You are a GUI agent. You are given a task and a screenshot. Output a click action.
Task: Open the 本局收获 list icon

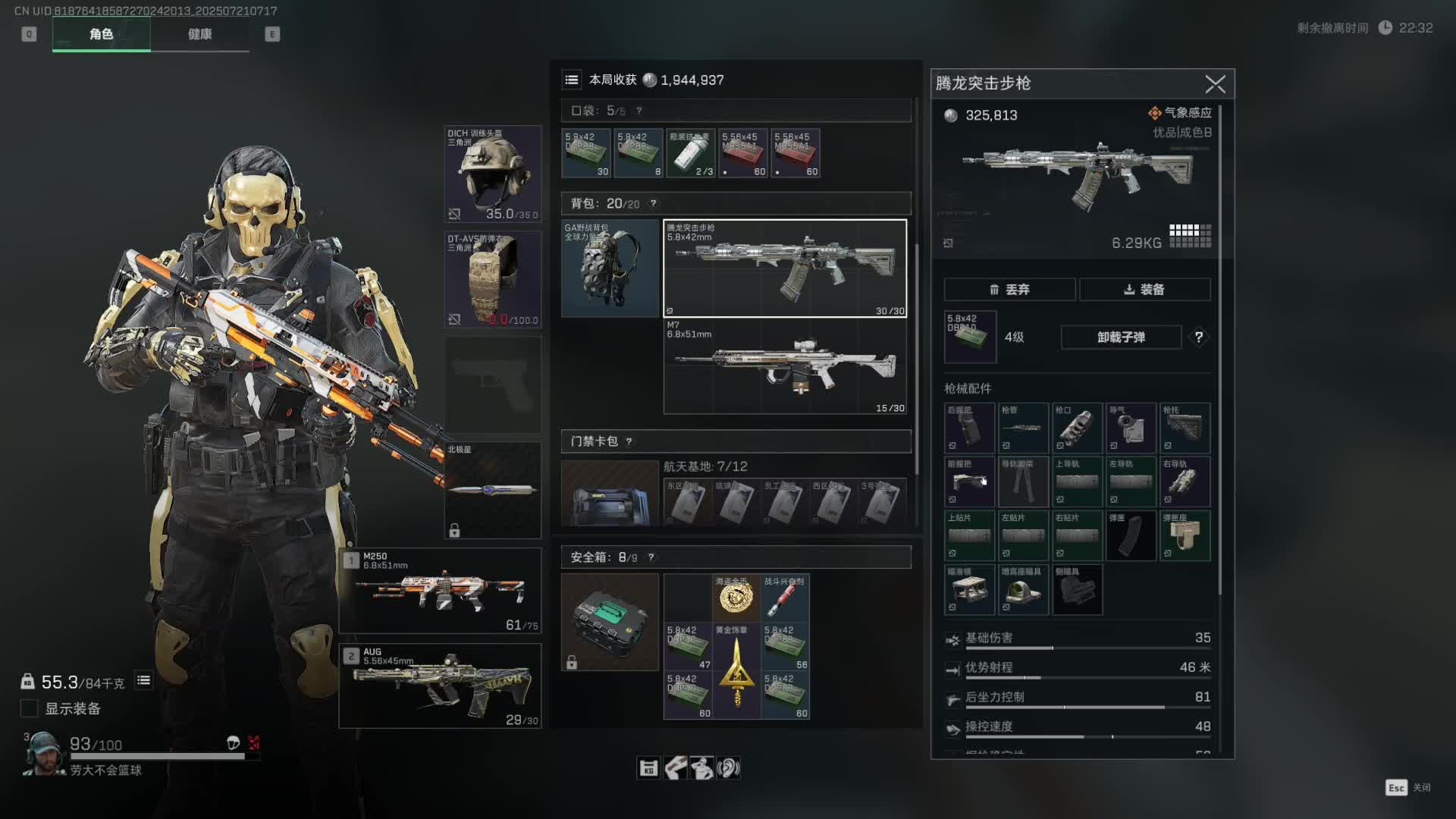pos(572,80)
